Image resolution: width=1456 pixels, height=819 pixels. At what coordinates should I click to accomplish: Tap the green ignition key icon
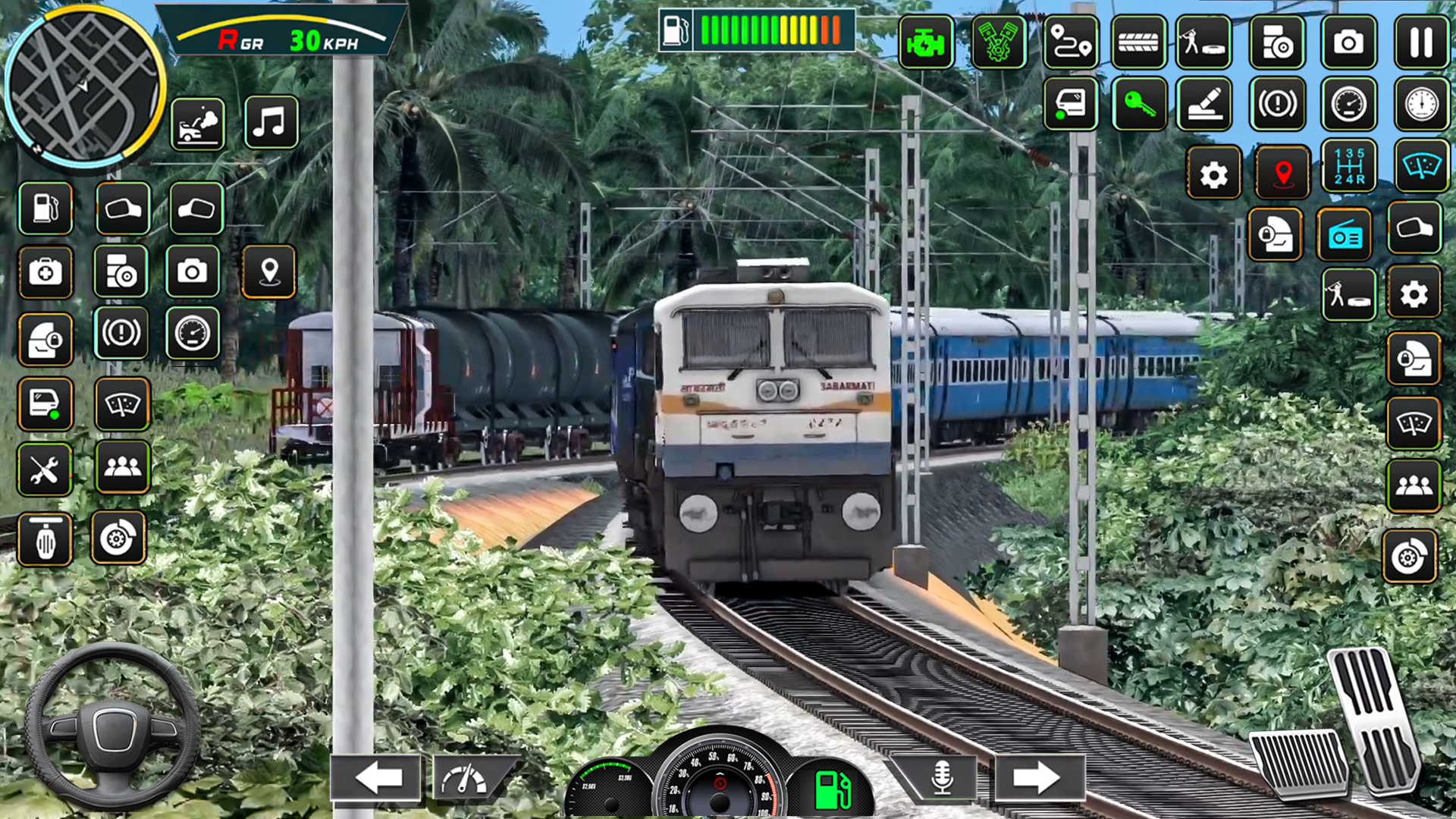tap(1138, 105)
